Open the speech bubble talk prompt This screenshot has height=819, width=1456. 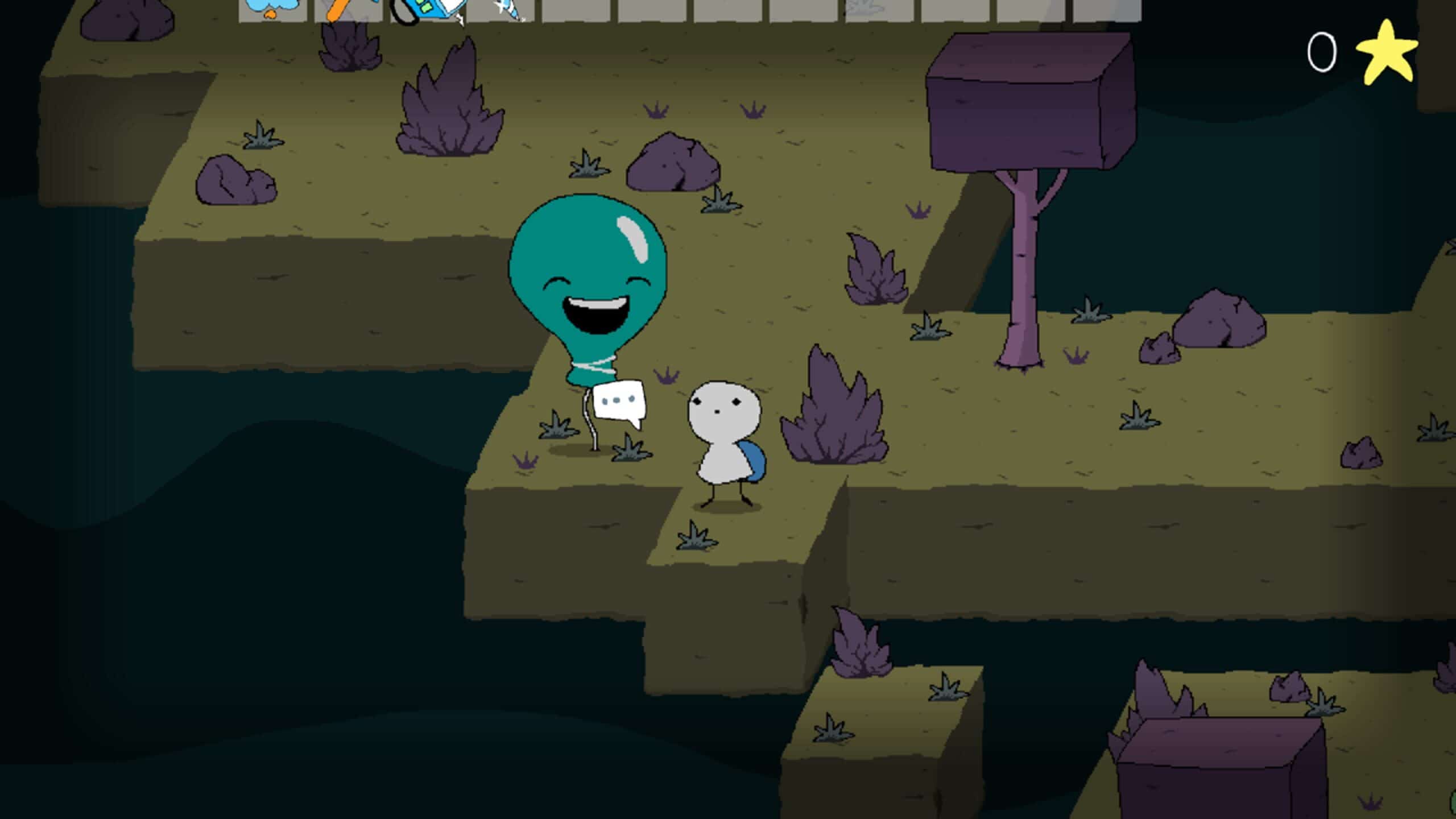(619, 403)
